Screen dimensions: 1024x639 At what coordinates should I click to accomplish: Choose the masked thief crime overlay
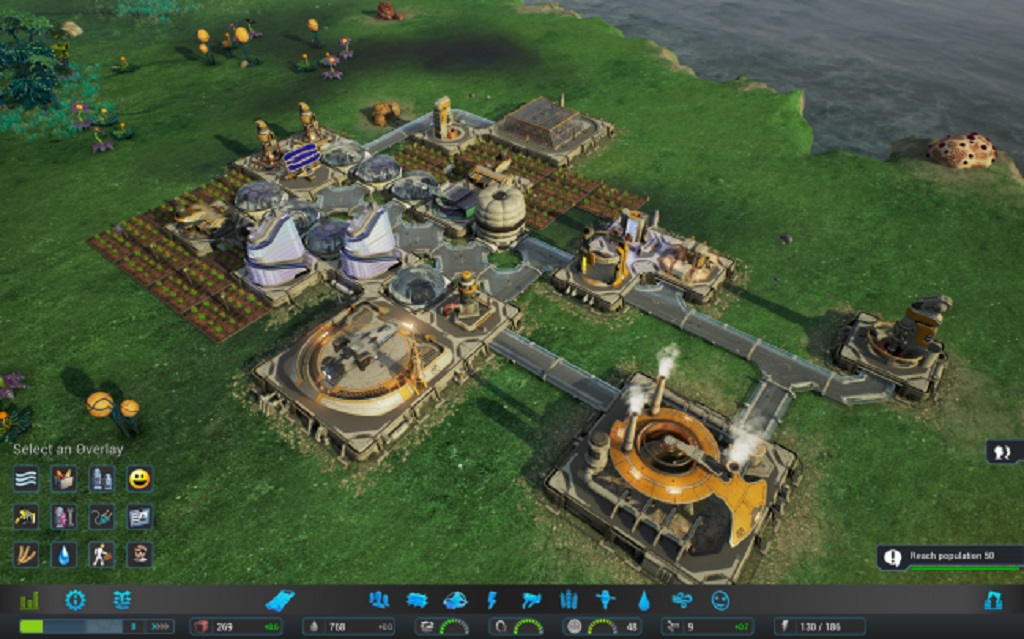140,554
